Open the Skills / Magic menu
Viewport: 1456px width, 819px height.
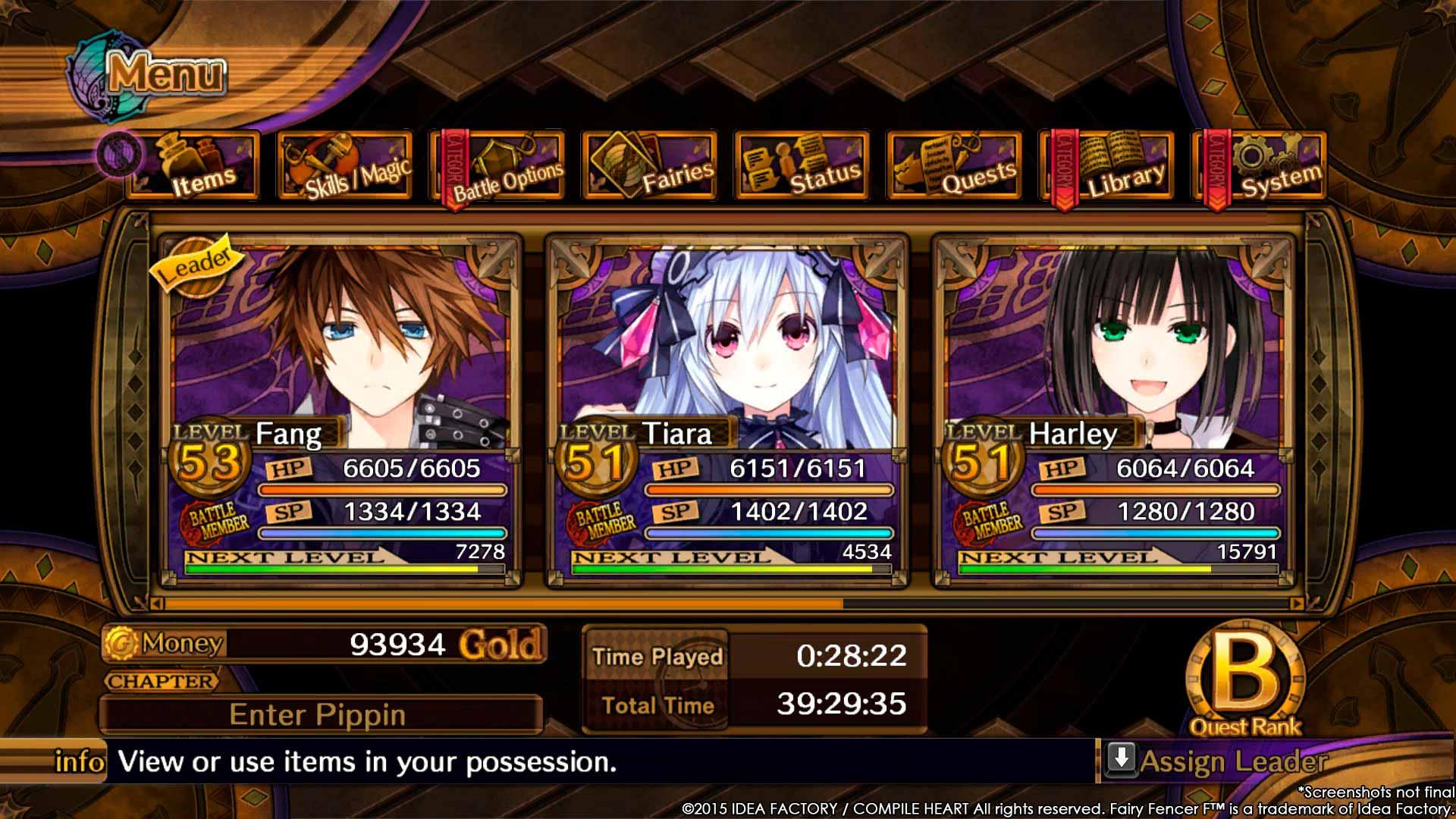(347, 167)
